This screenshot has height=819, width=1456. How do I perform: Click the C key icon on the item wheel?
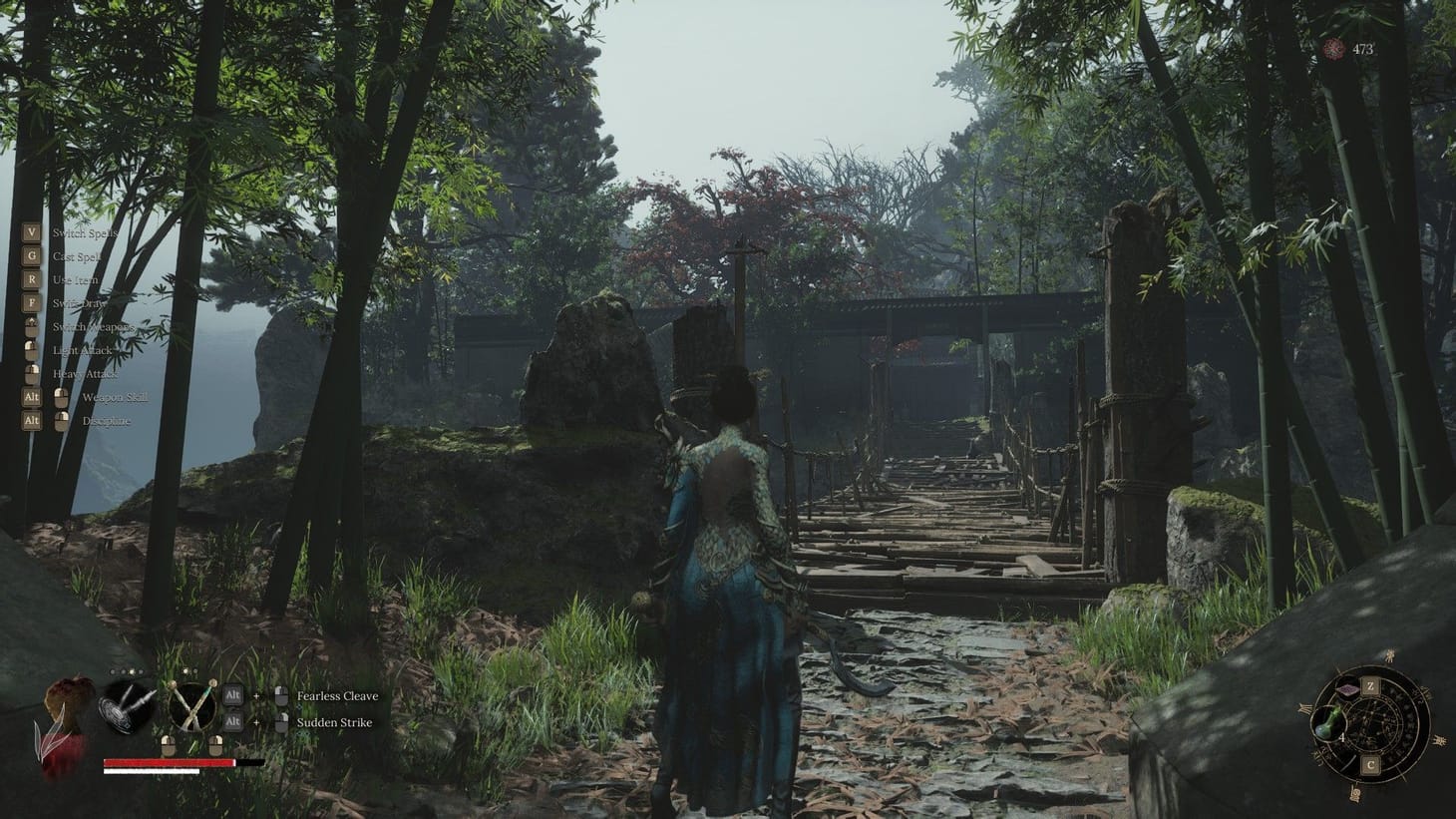[1372, 763]
